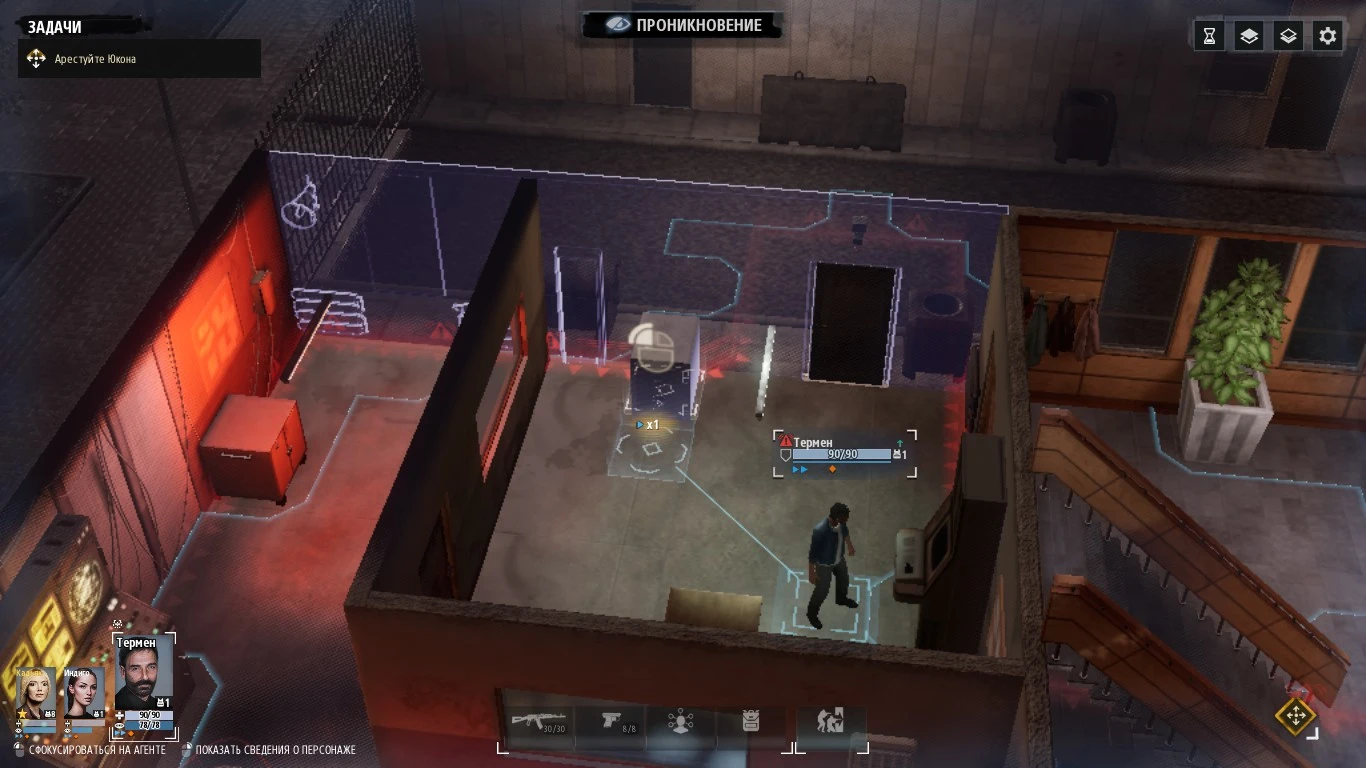
Task: Click the diamond compass icon bottom right
Action: (1298, 717)
